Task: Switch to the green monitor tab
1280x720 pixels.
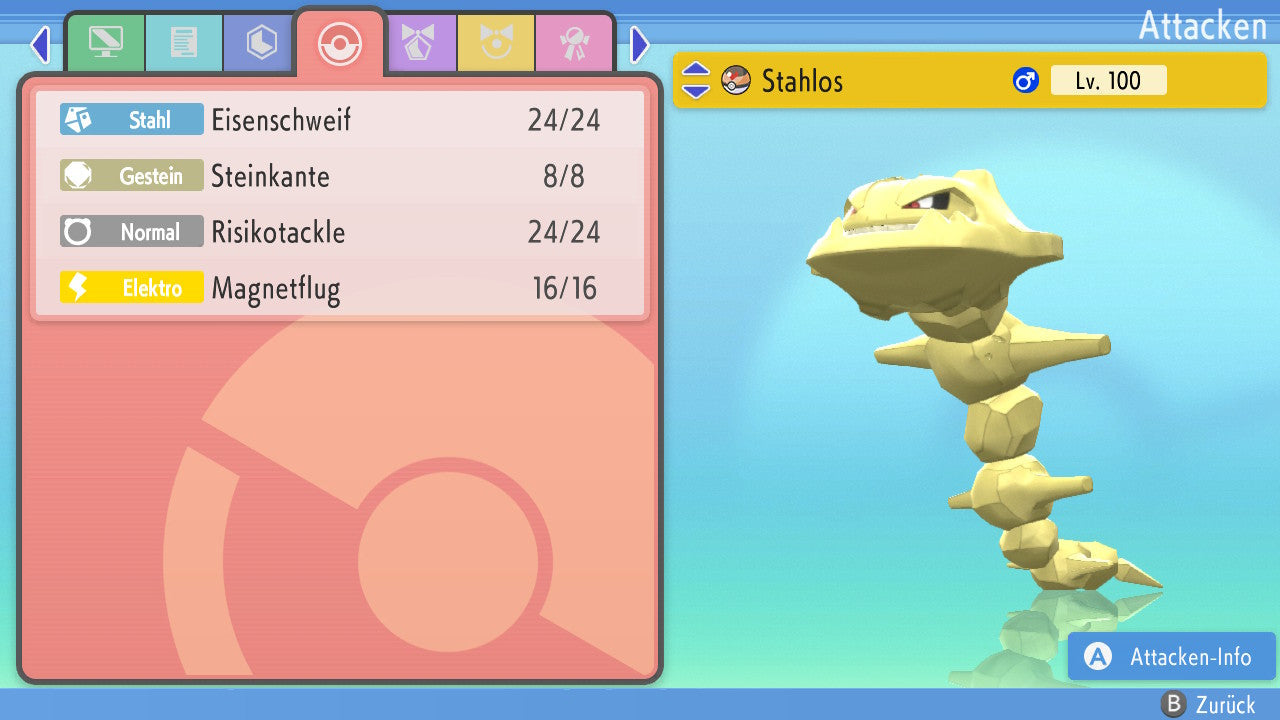Action: click(x=105, y=42)
